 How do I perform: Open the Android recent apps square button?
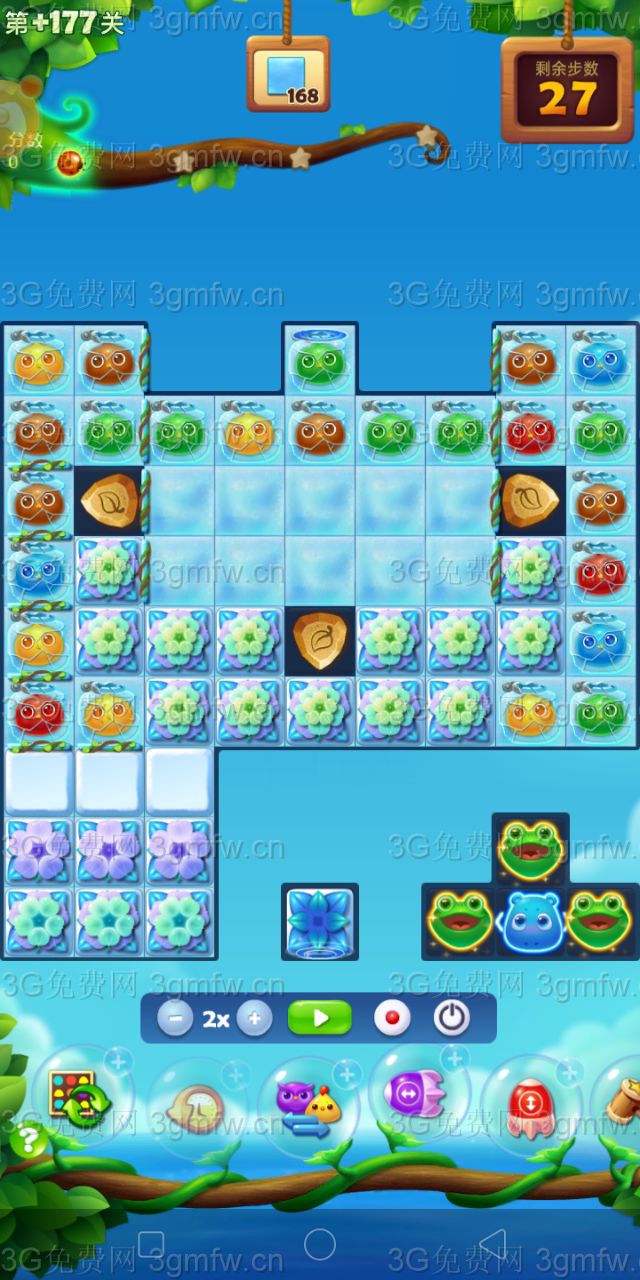point(150,1245)
